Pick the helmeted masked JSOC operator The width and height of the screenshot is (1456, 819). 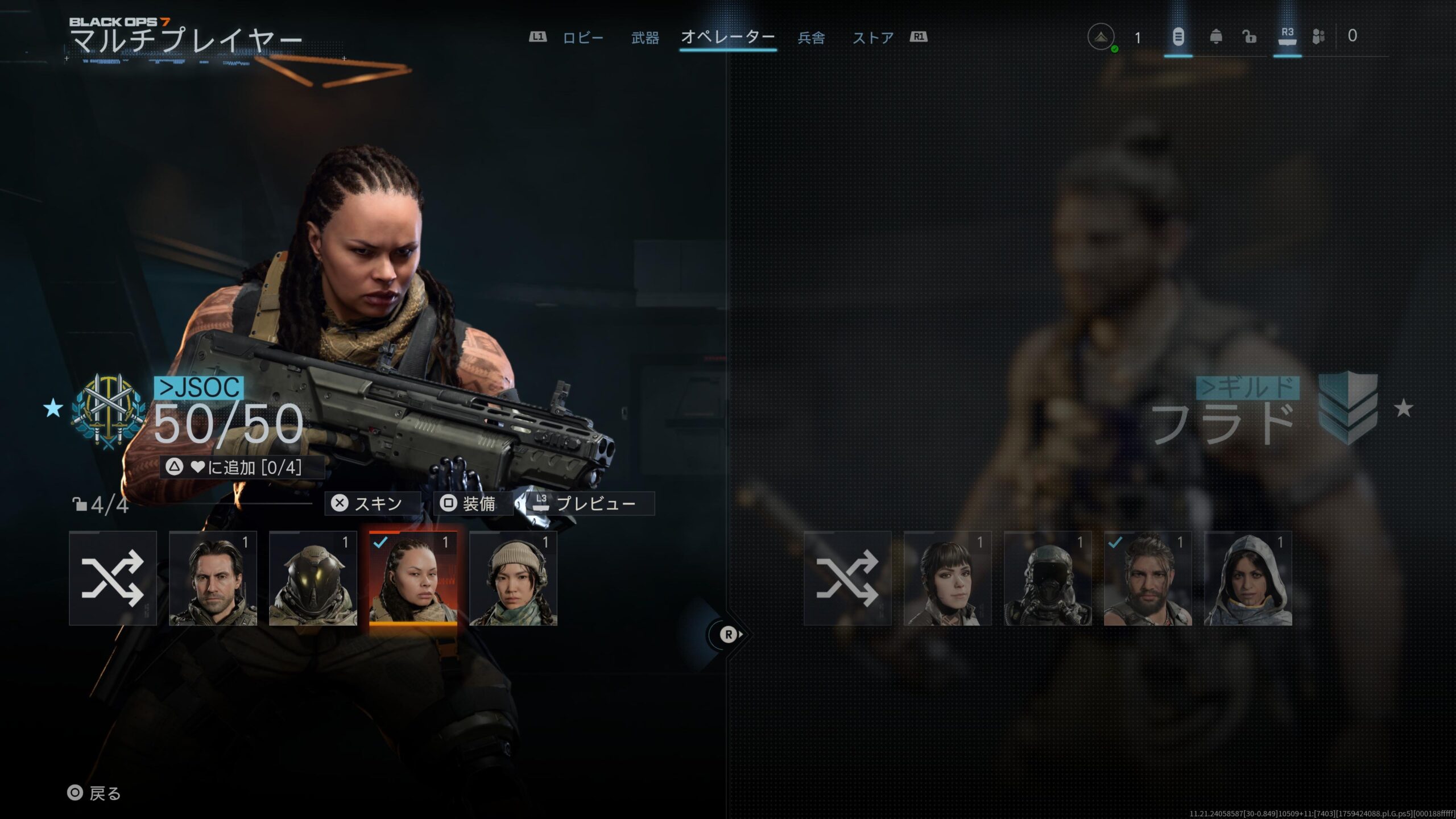(313, 578)
